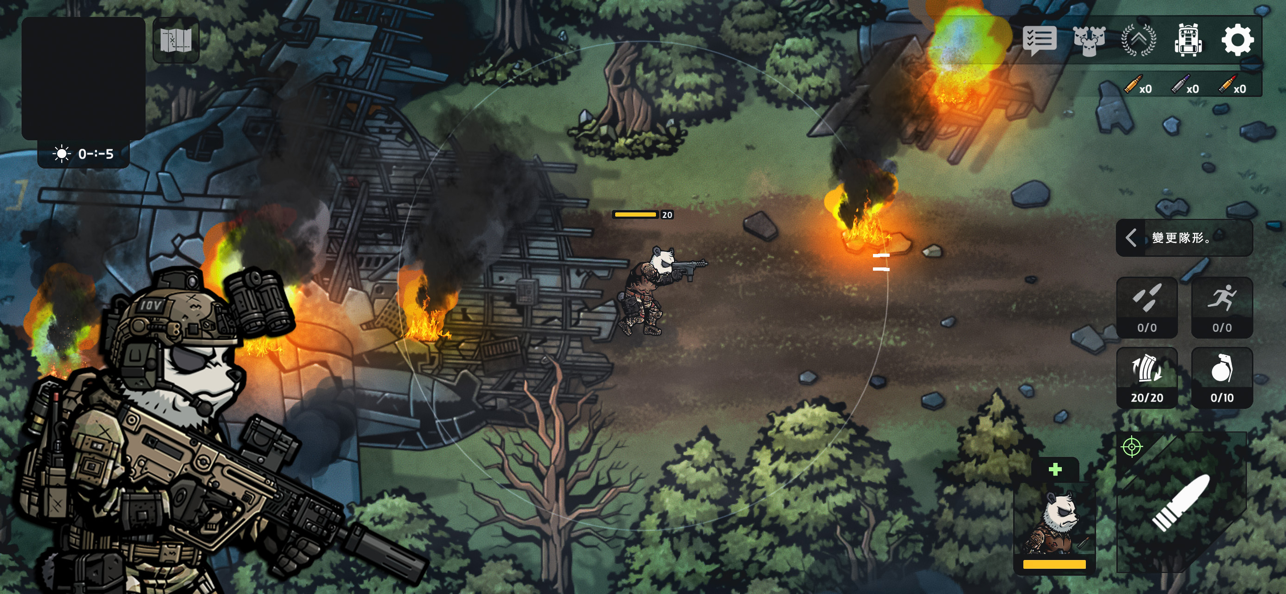1286x594 pixels.
Task: Open the folded map button
Action: [176, 41]
